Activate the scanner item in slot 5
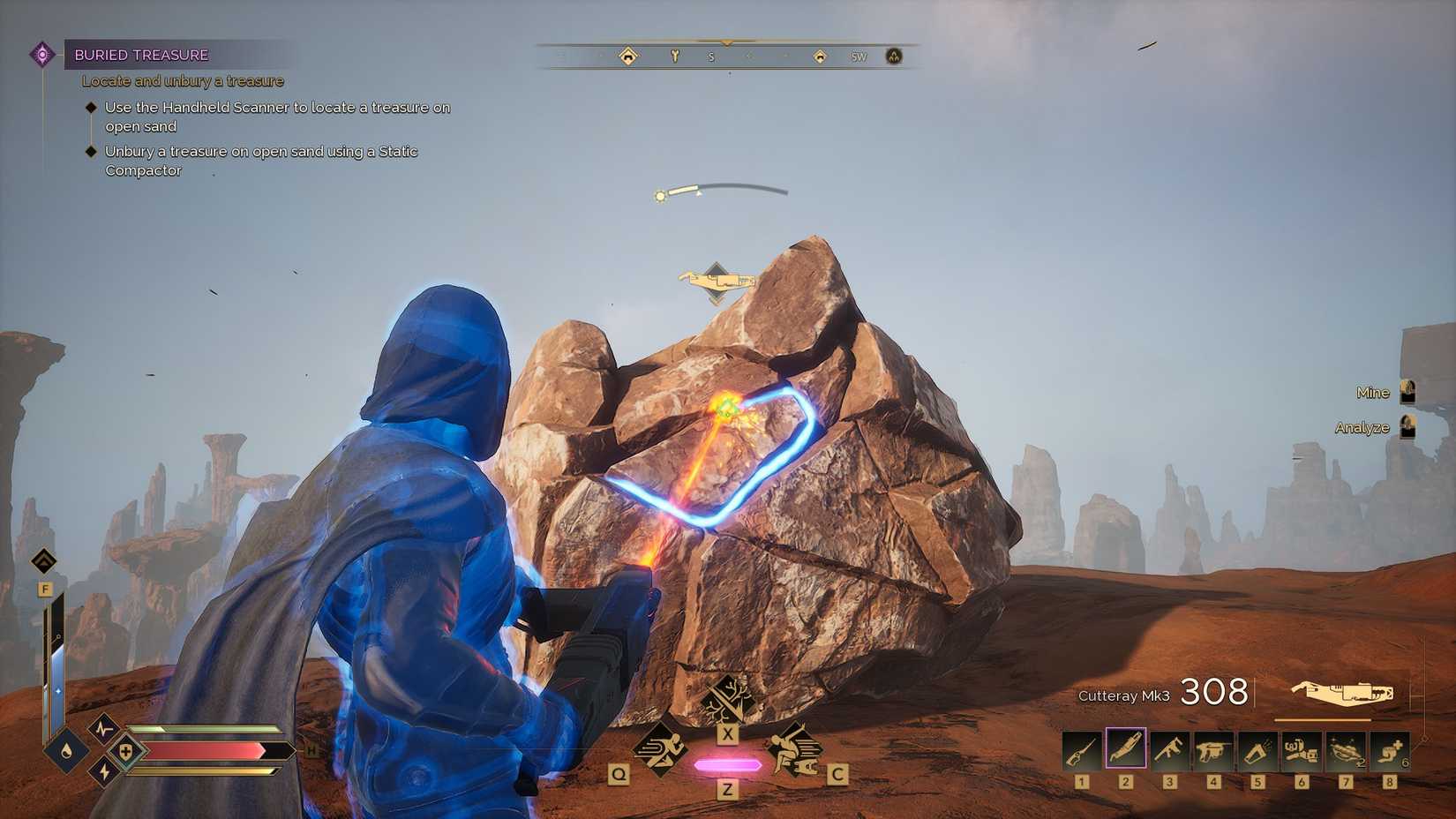Image resolution: width=1456 pixels, height=819 pixels. (x=1257, y=748)
